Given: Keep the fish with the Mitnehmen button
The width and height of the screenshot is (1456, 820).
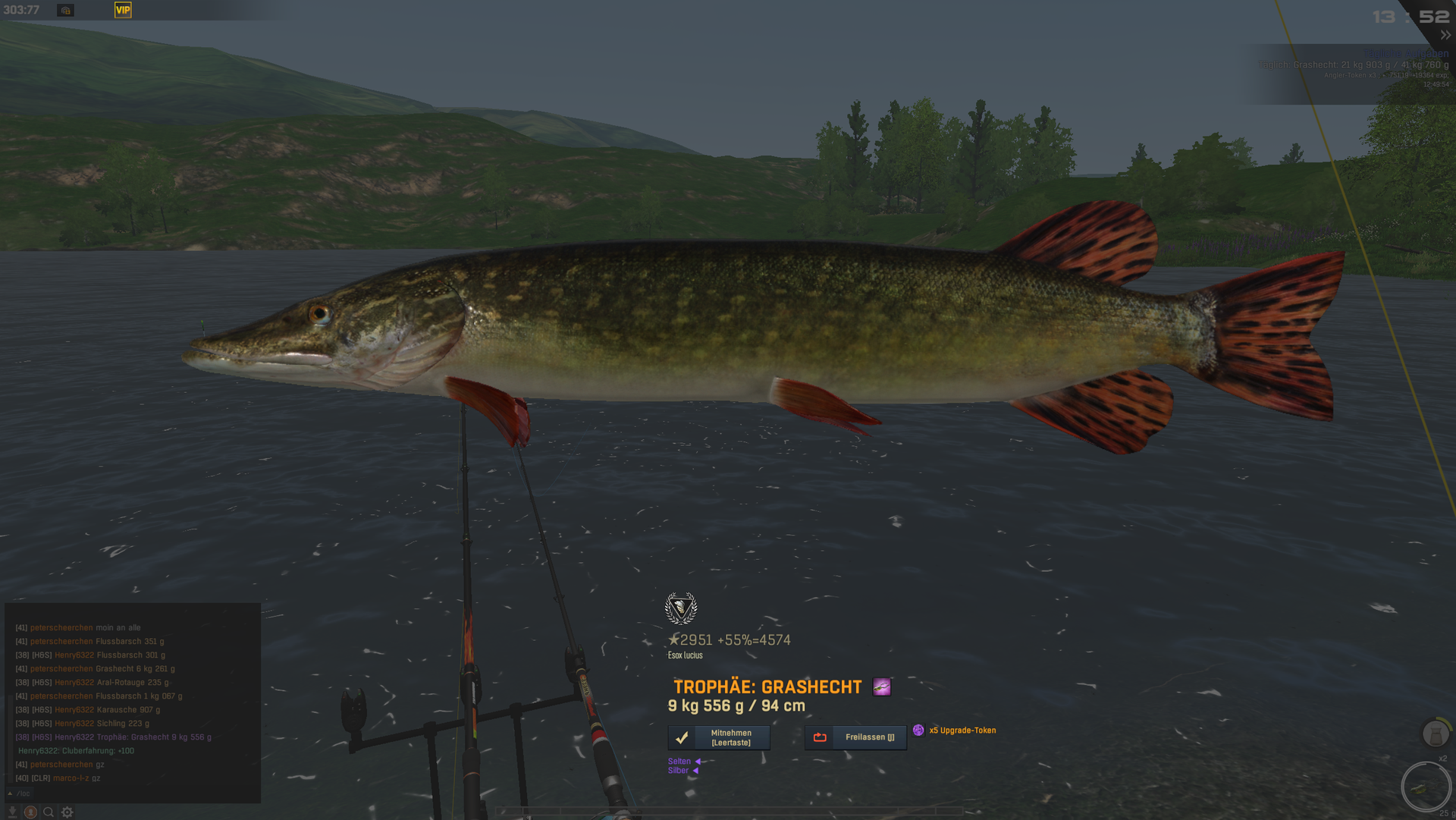Looking at the screenshot, I should pos(718,737).
